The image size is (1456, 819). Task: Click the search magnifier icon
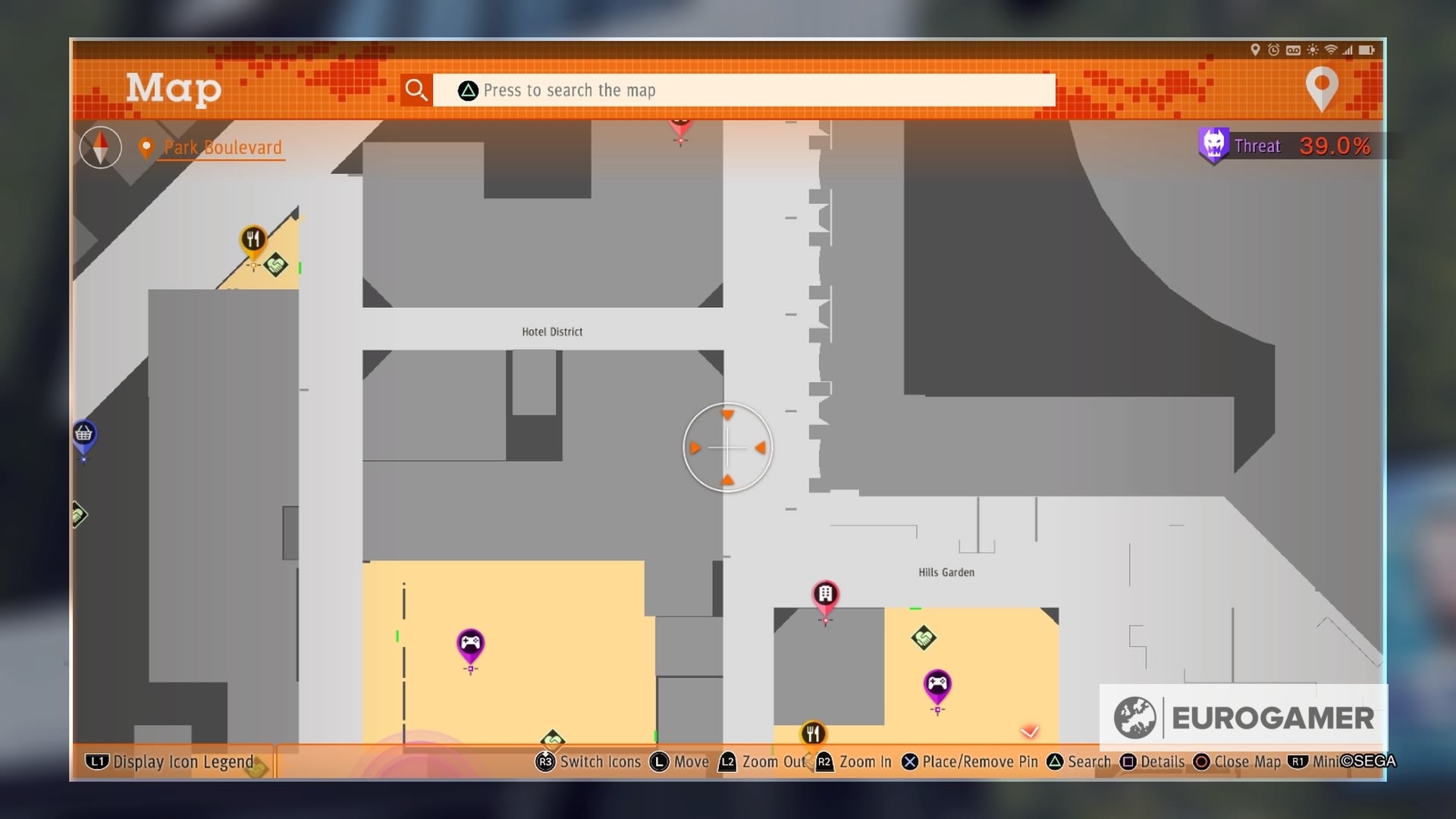pos(416,89)
